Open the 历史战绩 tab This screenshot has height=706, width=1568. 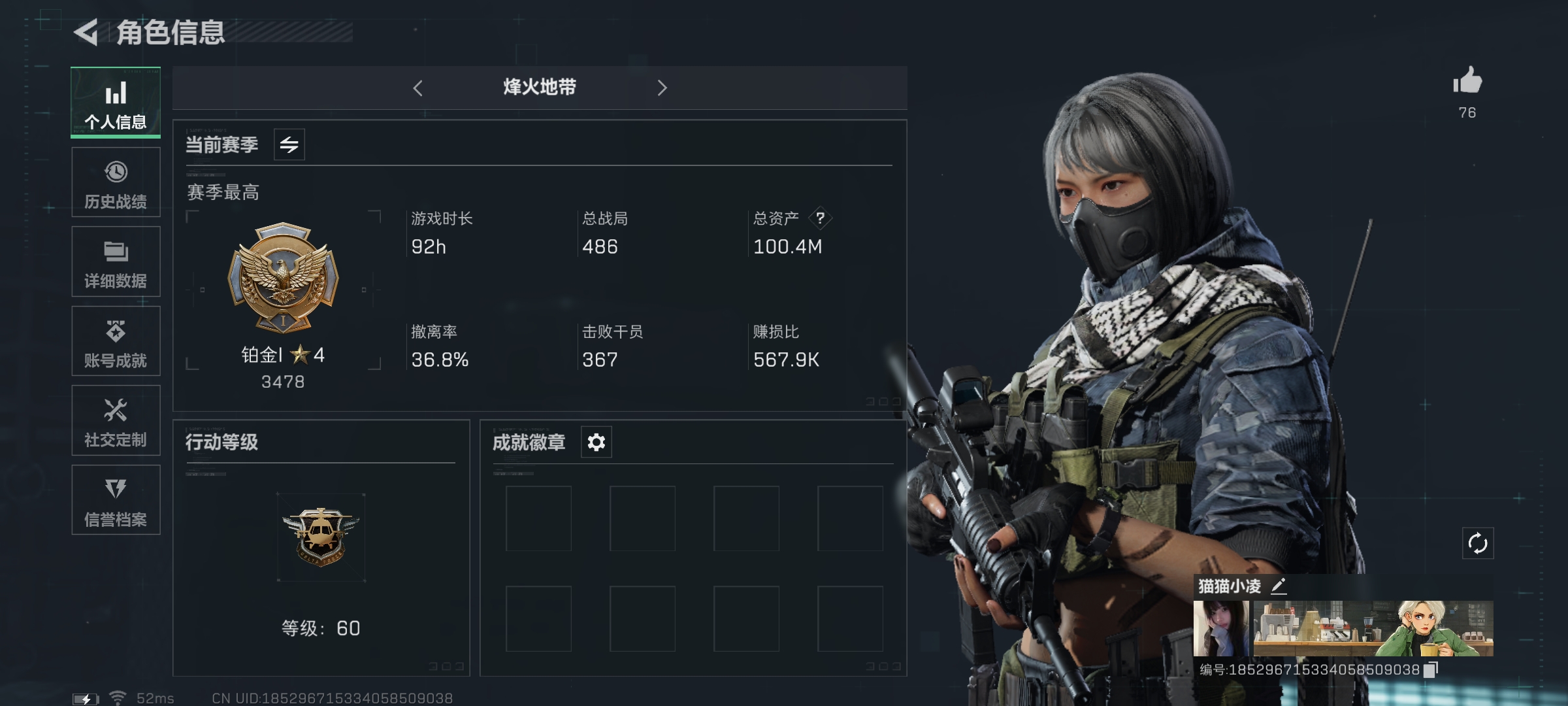coord(116,182)
